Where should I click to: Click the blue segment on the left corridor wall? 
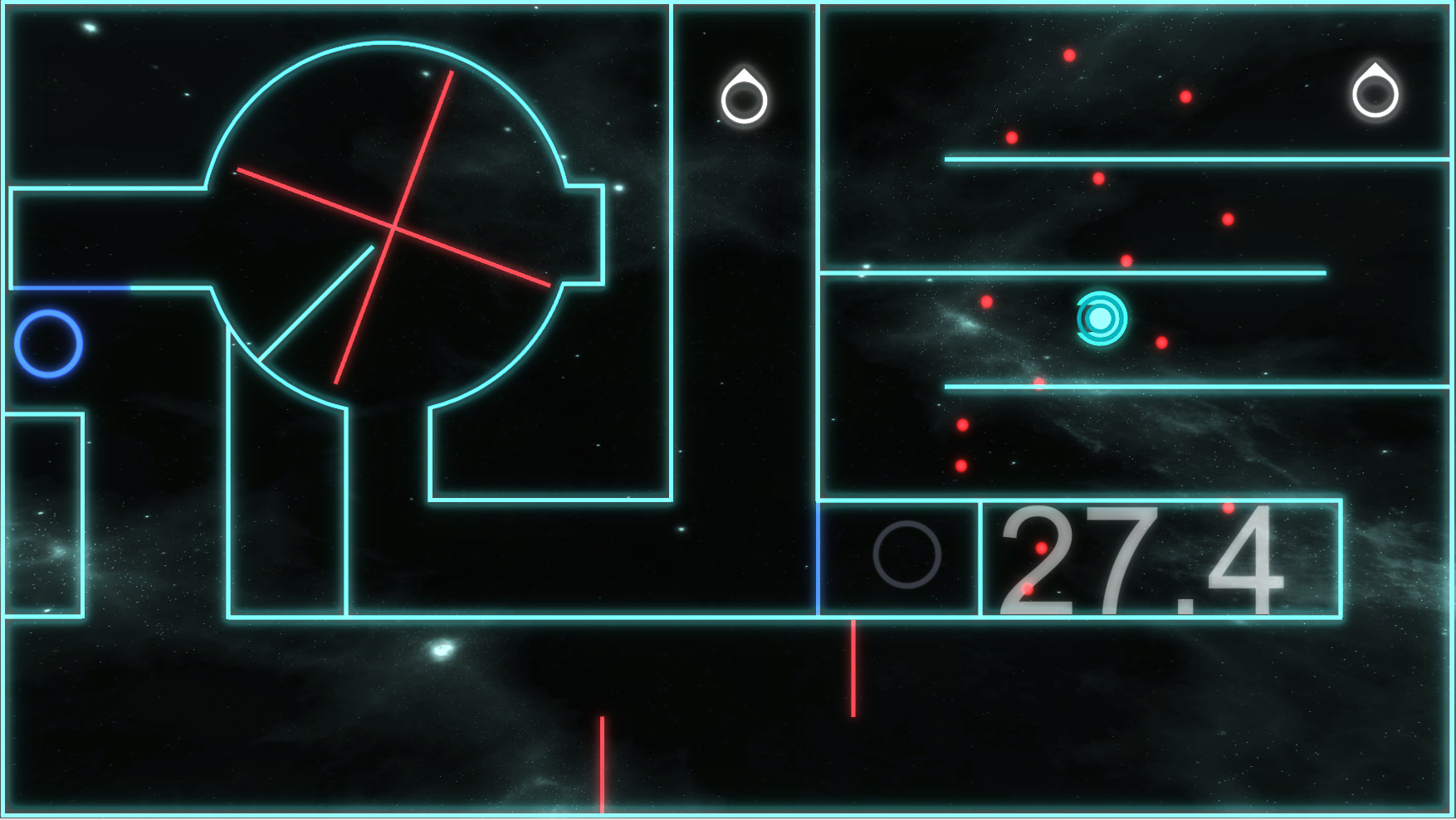pyautogui.click(x=71, y=286)
